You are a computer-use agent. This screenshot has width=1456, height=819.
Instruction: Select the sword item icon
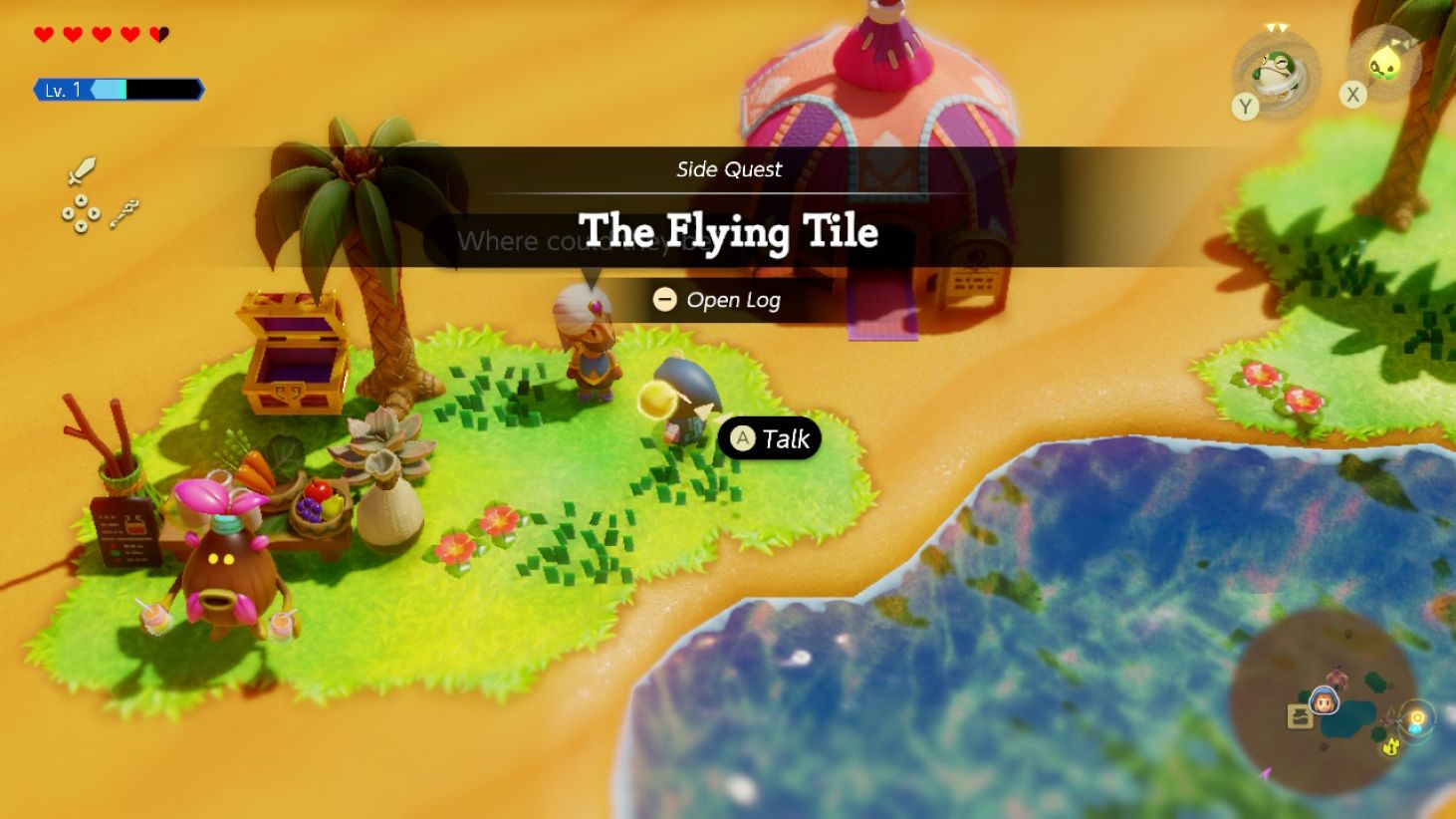click(84, 170)
